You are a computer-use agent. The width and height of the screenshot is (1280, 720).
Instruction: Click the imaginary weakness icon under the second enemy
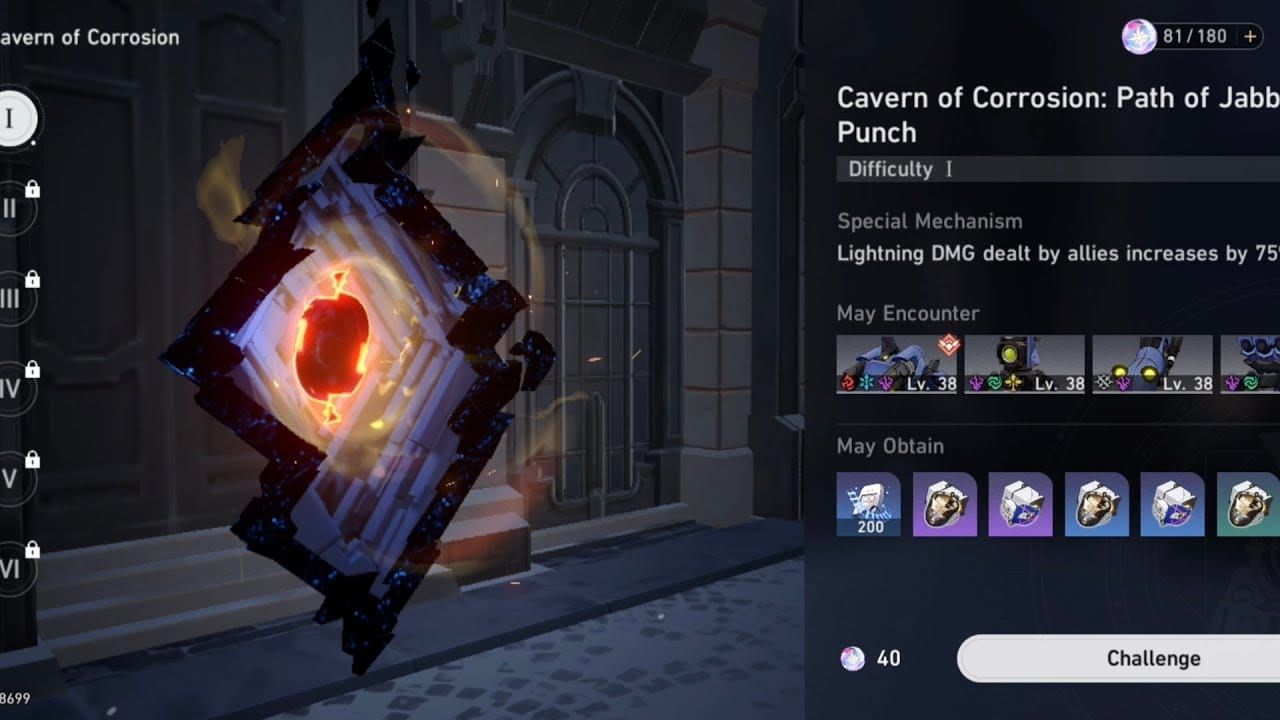(1014, 383)
